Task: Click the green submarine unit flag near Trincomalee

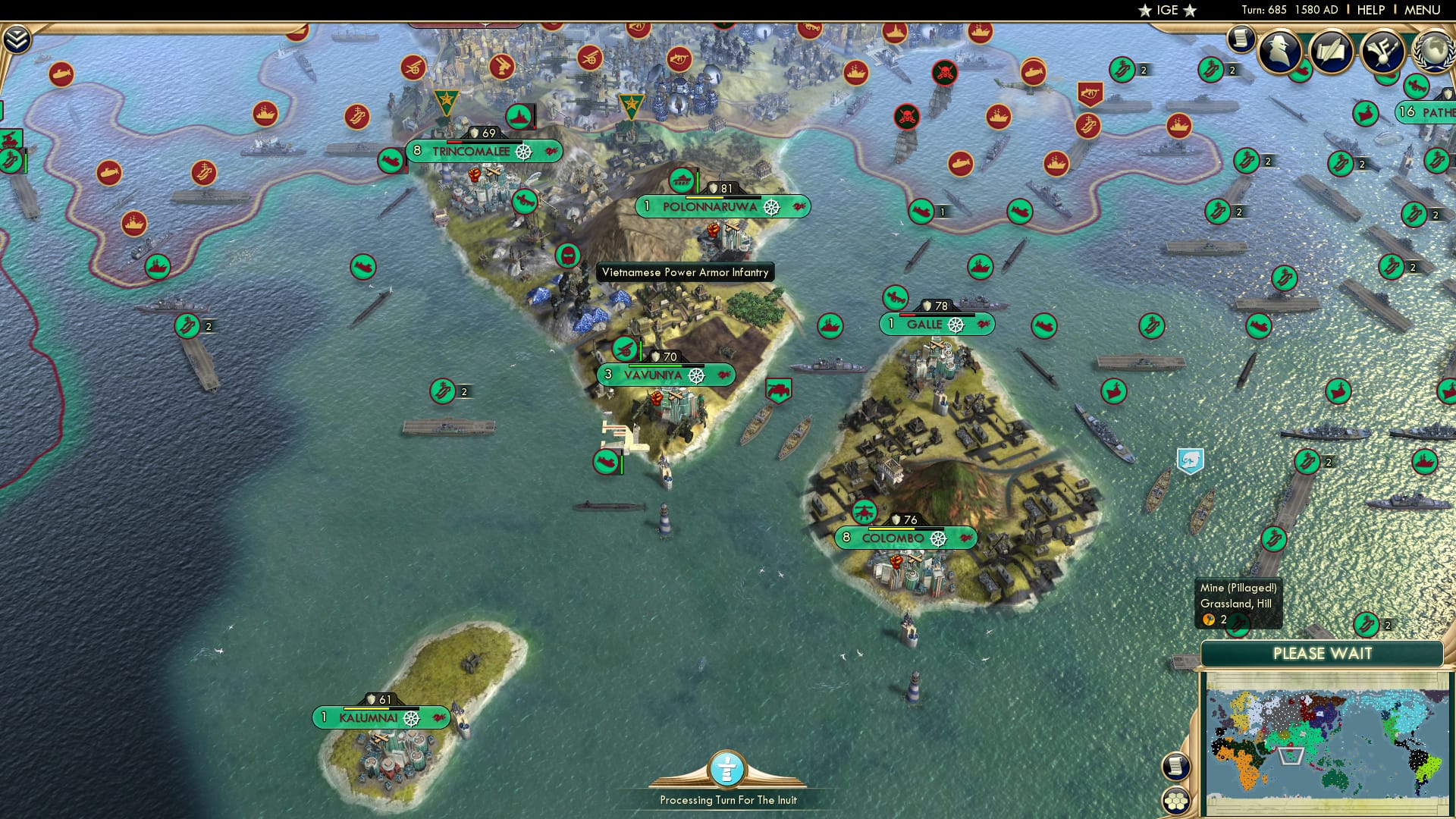Action: 391,160
